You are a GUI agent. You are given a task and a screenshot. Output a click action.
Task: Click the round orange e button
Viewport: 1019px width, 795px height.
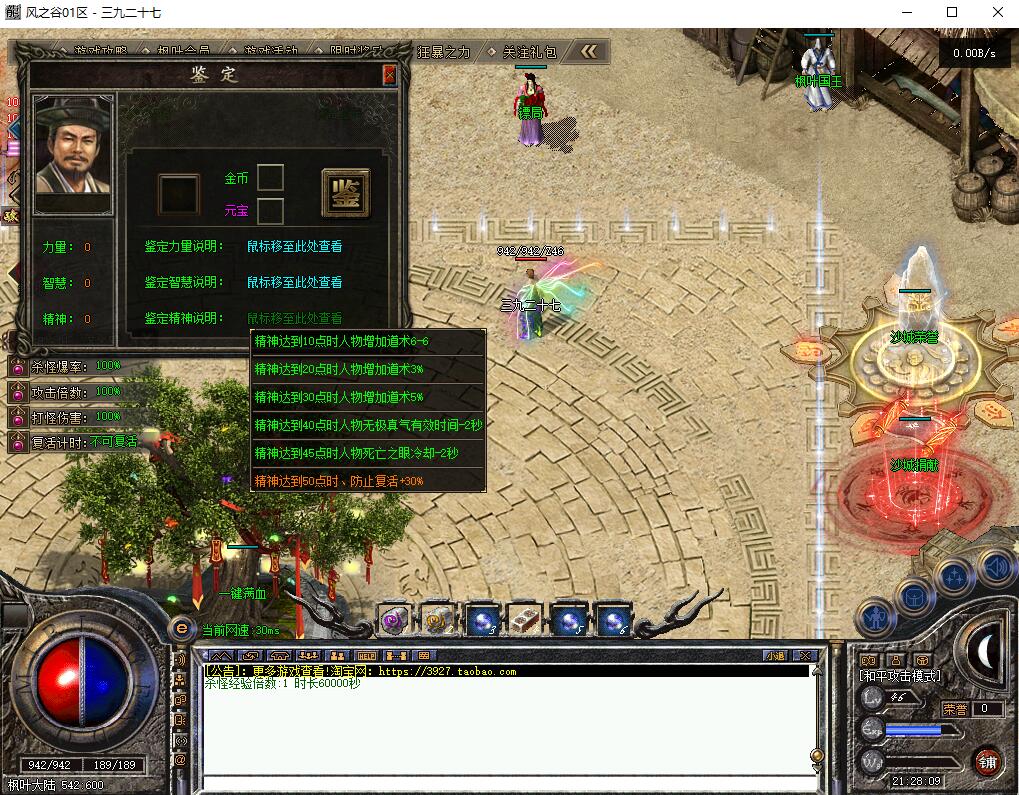(181, 628)
